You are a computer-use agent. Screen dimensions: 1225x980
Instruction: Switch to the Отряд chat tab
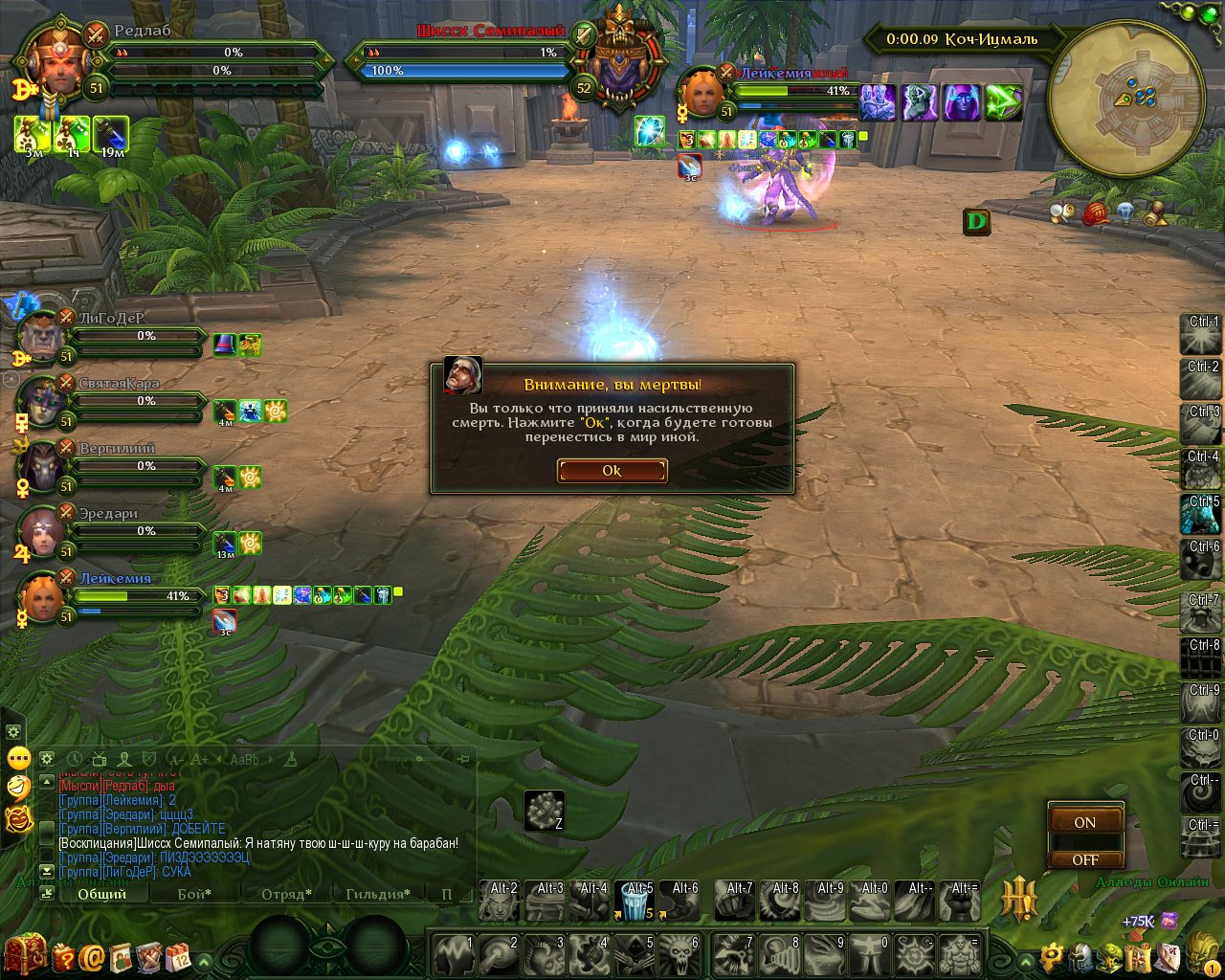pyautogui.click(x=286, y=894)
